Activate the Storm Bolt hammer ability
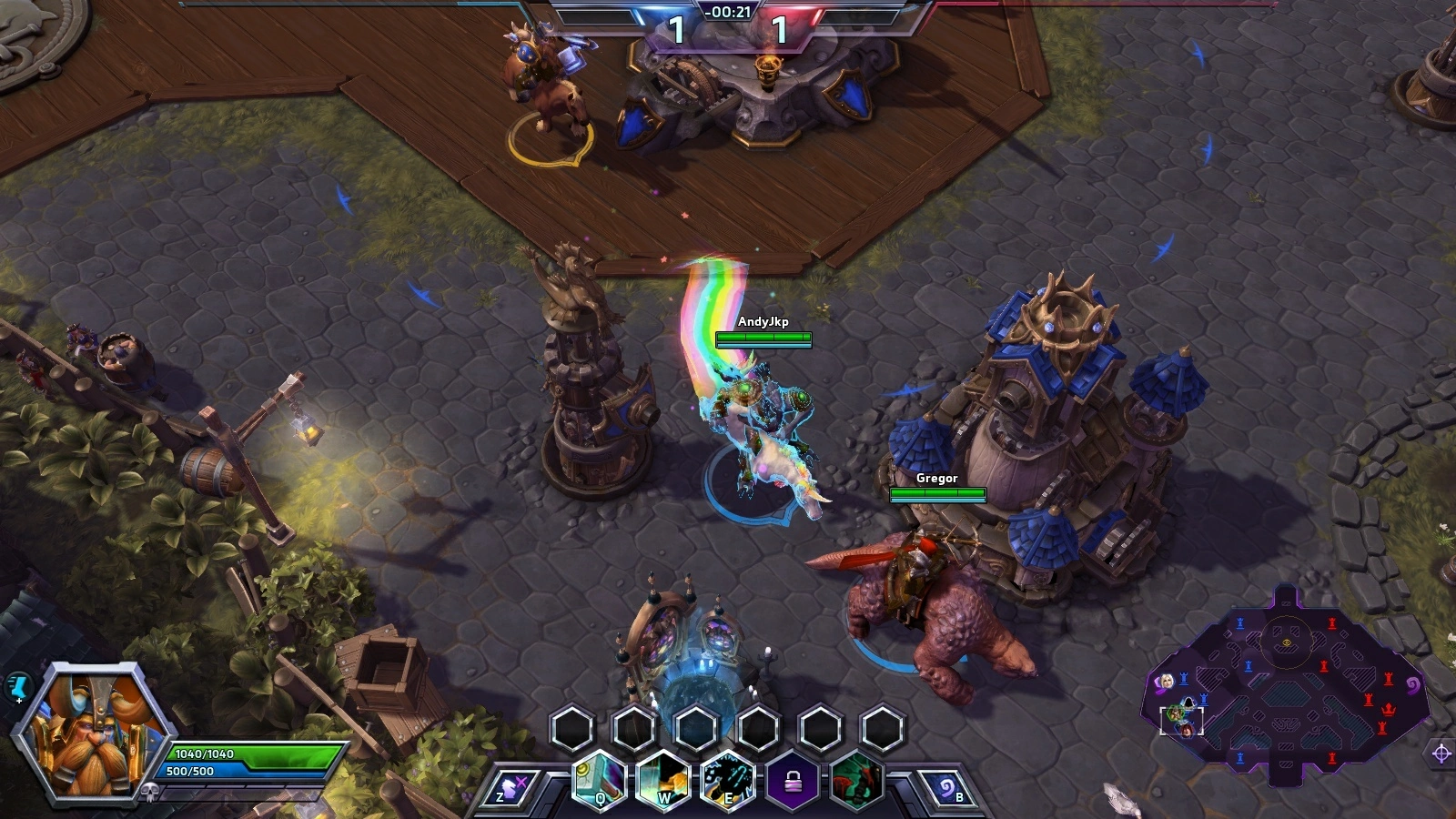The image size is (1456, 819). pyautogui.click(x=601, y=781)
